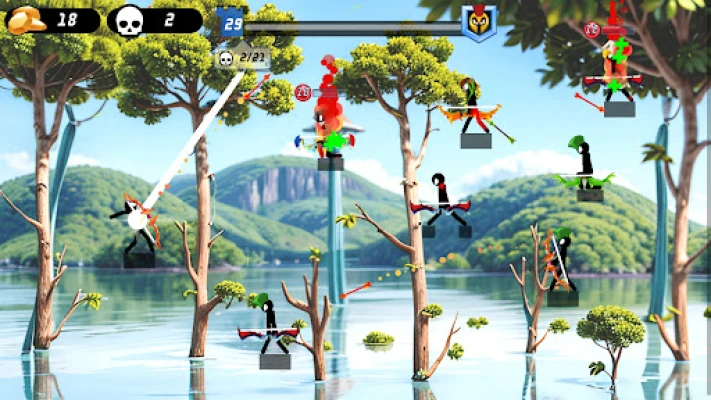Click the boss helmet shield icon

point(479,21)
